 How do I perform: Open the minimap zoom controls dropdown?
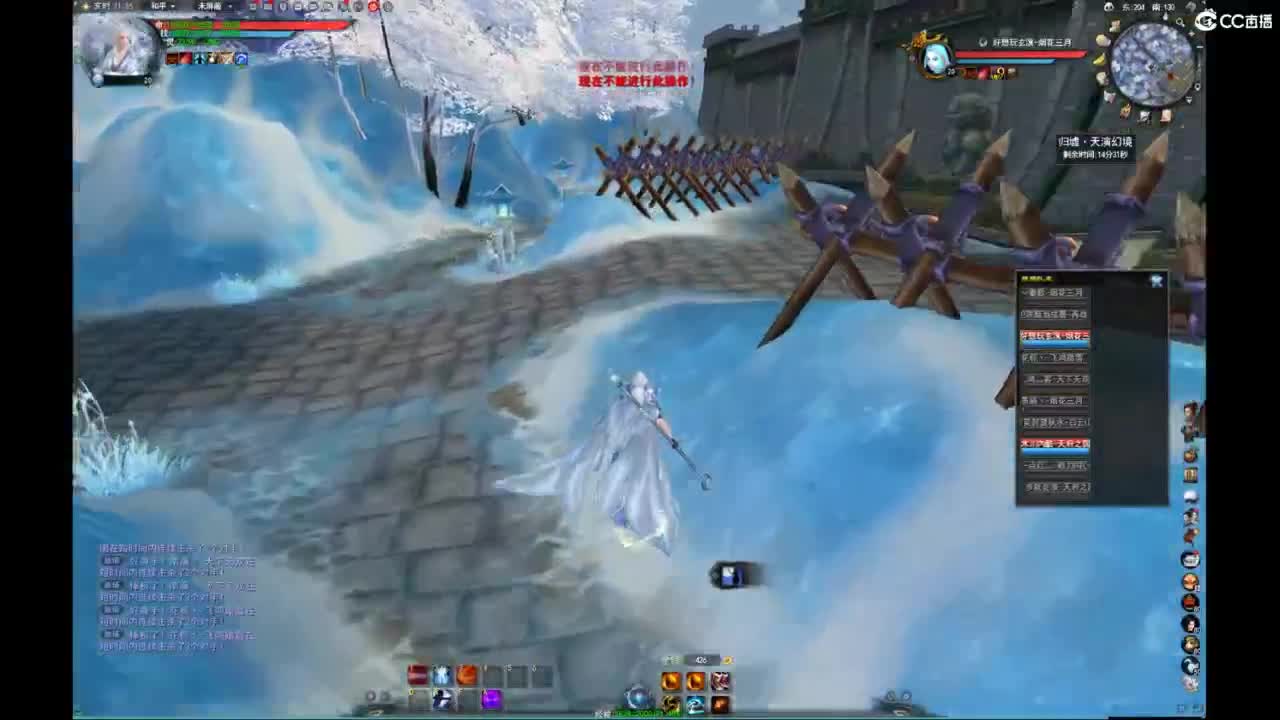1180,21
